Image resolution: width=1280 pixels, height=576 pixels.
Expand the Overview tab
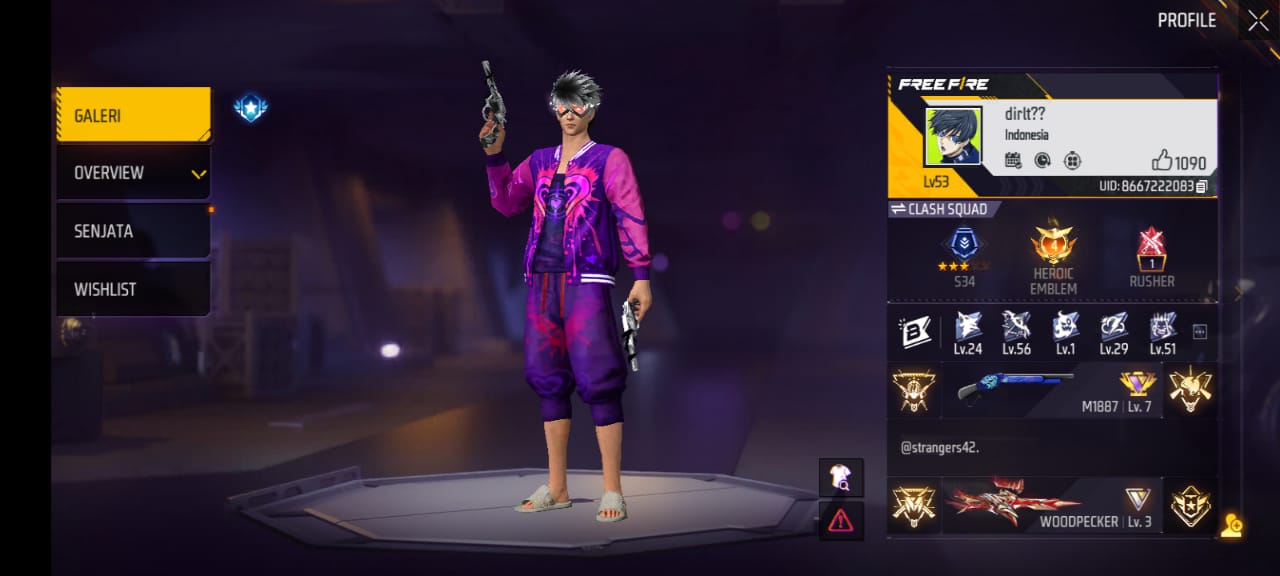[x=133, y=173]
